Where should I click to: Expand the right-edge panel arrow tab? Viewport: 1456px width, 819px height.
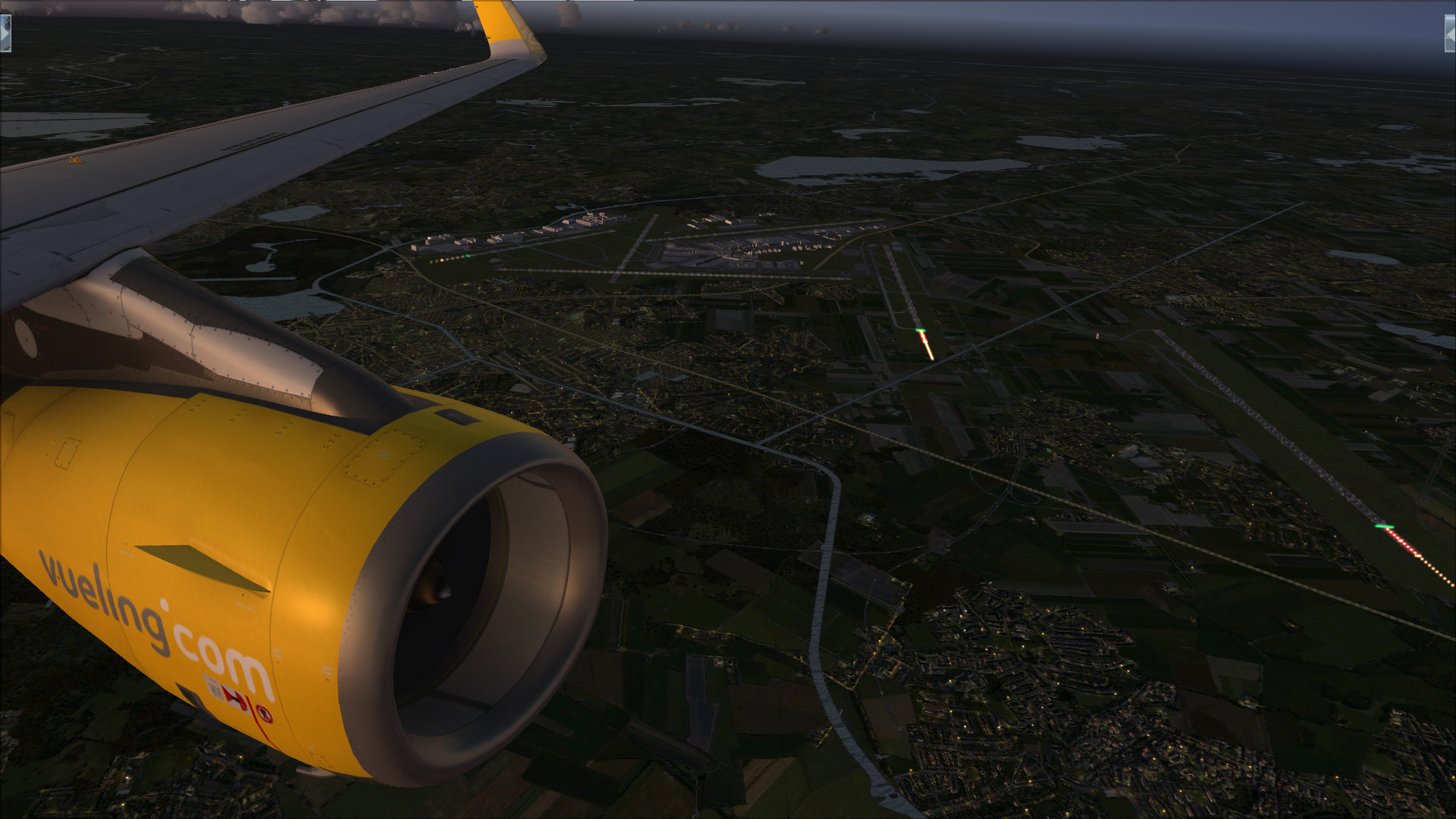pos(1450,34)
